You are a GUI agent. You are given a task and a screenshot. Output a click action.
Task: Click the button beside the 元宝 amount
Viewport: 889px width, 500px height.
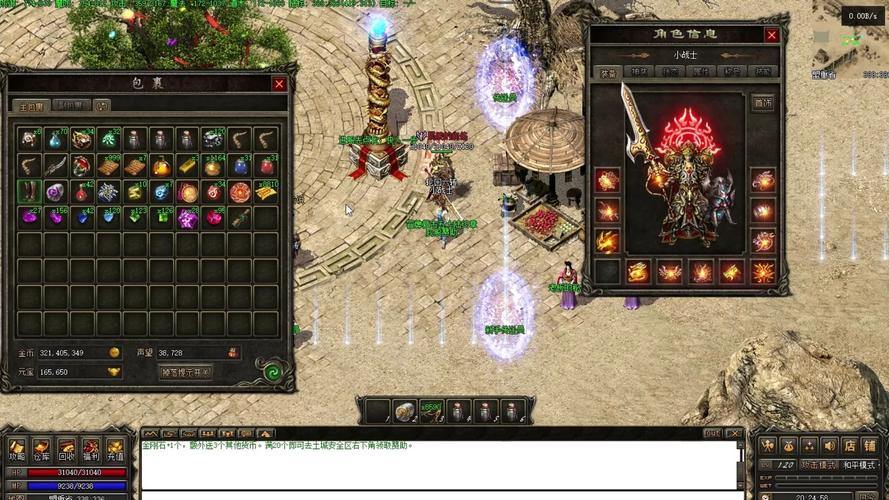[112, 372]
